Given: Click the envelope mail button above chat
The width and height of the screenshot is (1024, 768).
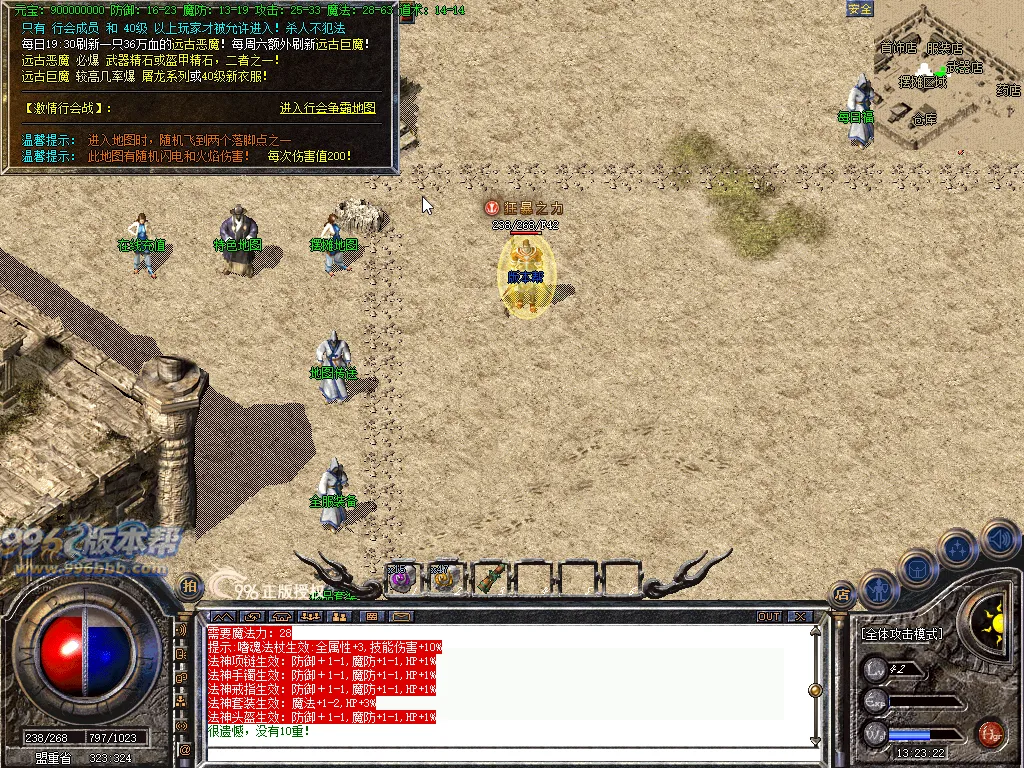Looking at the screenshot, I should point(401,616).
